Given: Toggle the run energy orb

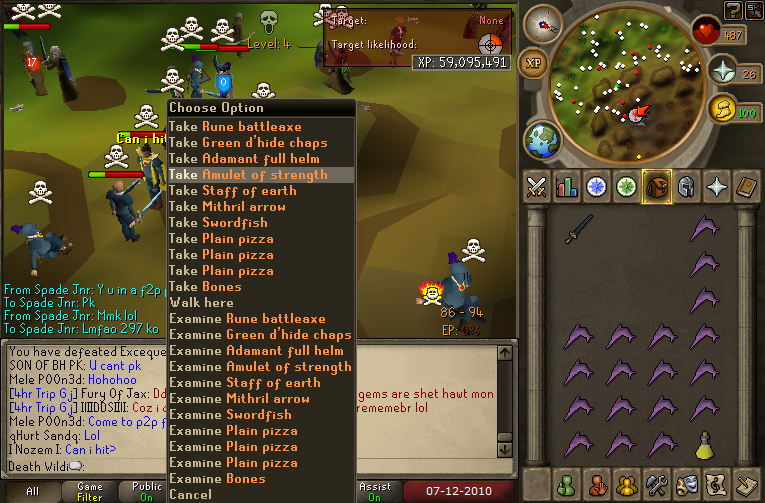Looking at the screenshot, I should click(x=721, y=108).
